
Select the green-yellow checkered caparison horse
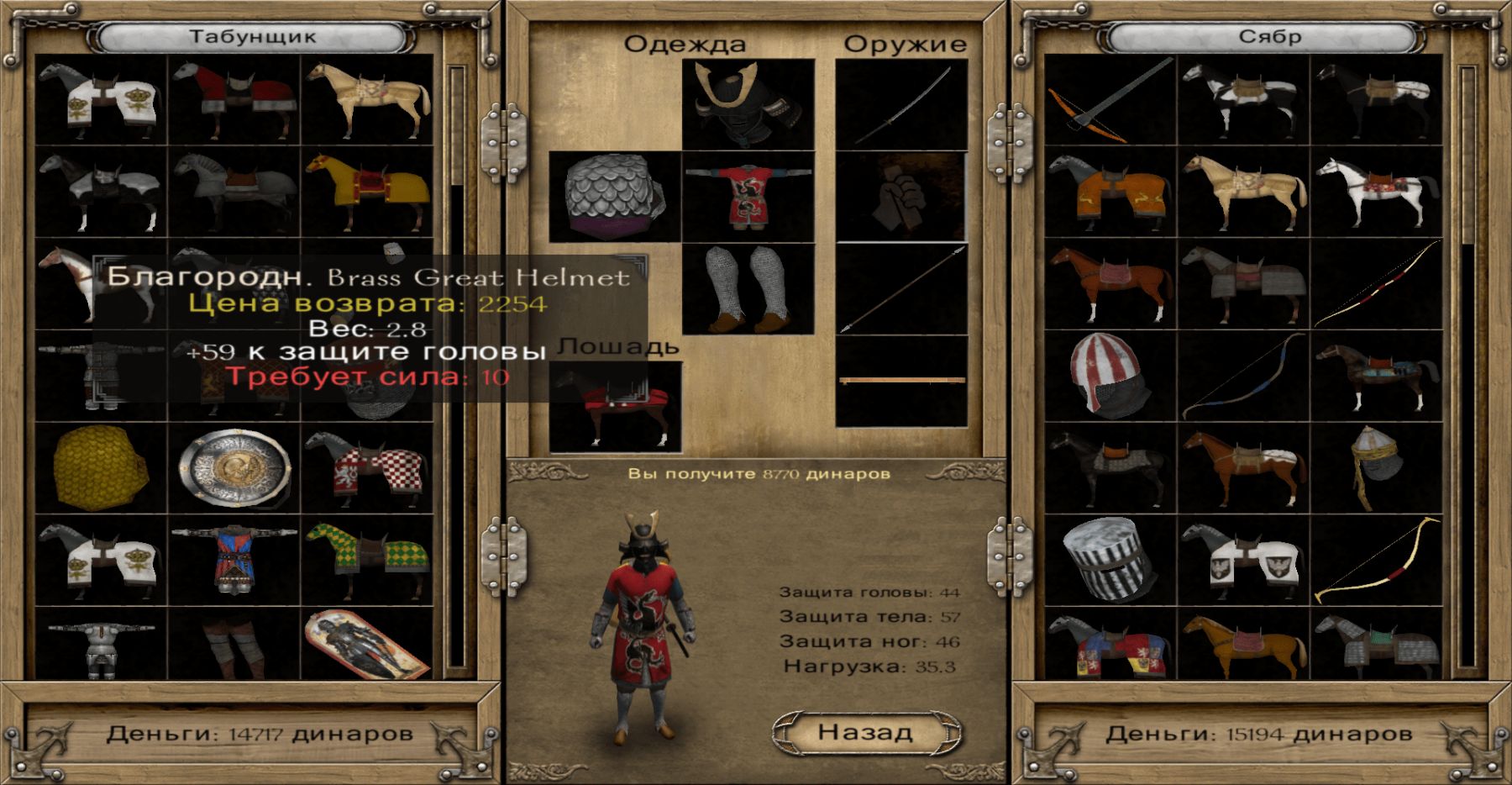pyautogui.click(x=367, y=560)
